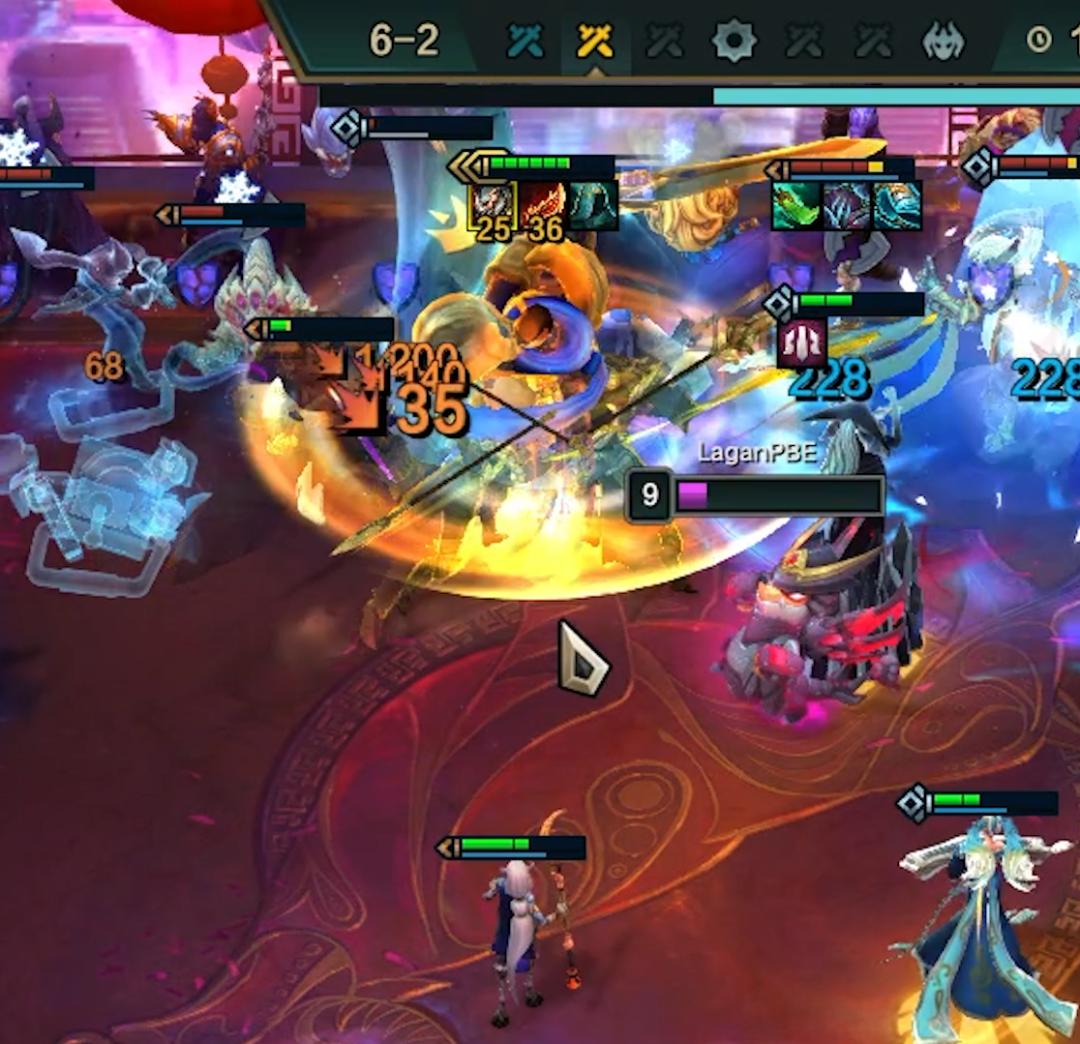Inspect the red item showing 36 stacks
1080x1044 pixels.
pyautogui.click(x=543, y=205)
